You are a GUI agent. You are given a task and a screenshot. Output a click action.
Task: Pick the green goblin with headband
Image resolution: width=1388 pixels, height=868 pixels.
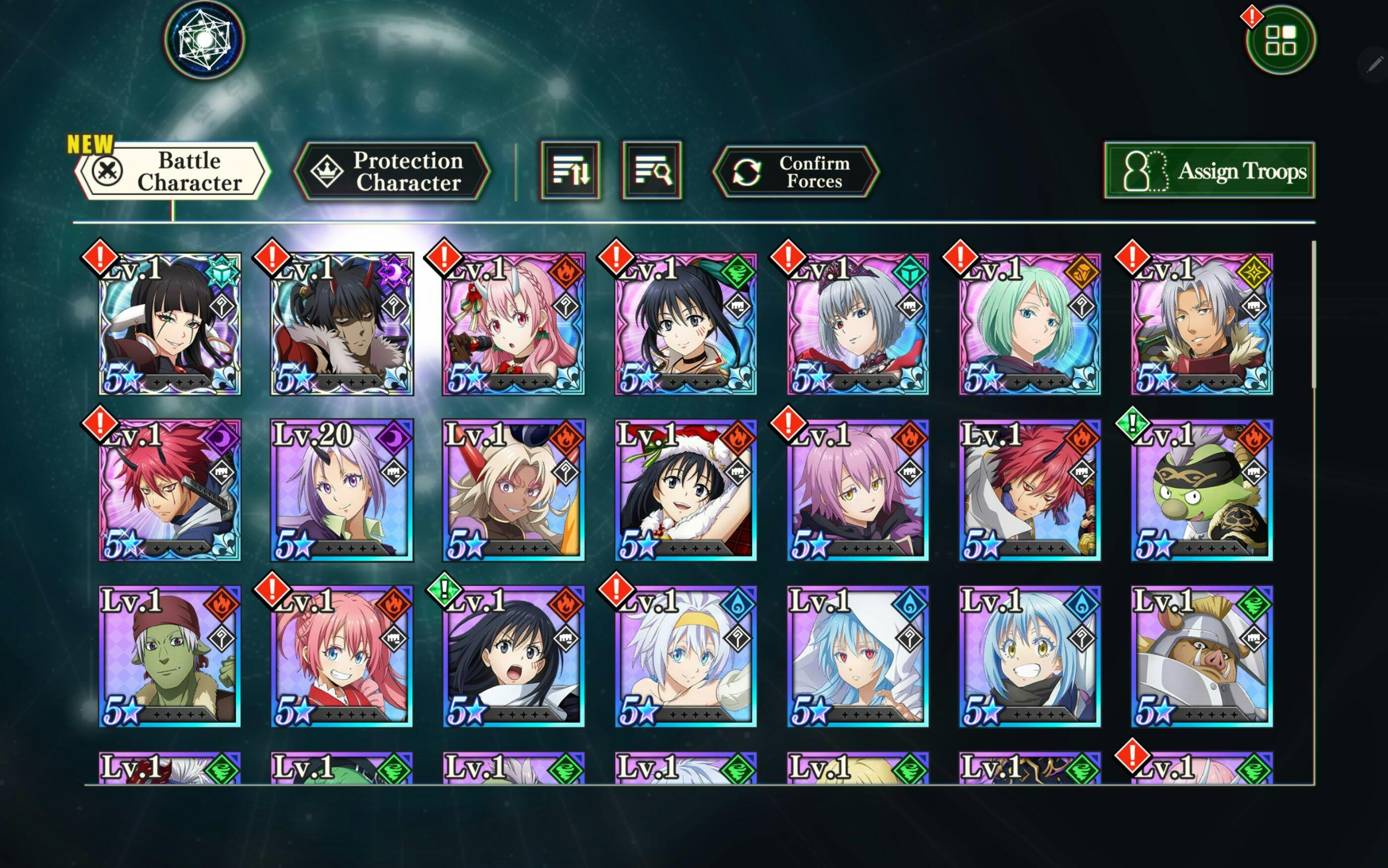coord(1202,489)
